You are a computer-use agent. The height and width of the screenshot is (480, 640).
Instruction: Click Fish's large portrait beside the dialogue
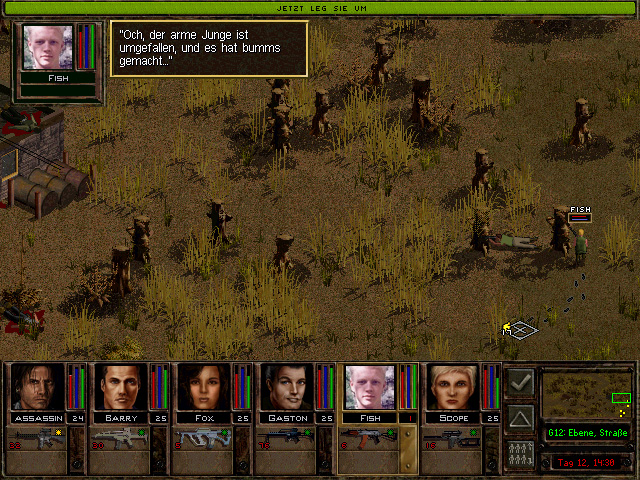[47, 46]
